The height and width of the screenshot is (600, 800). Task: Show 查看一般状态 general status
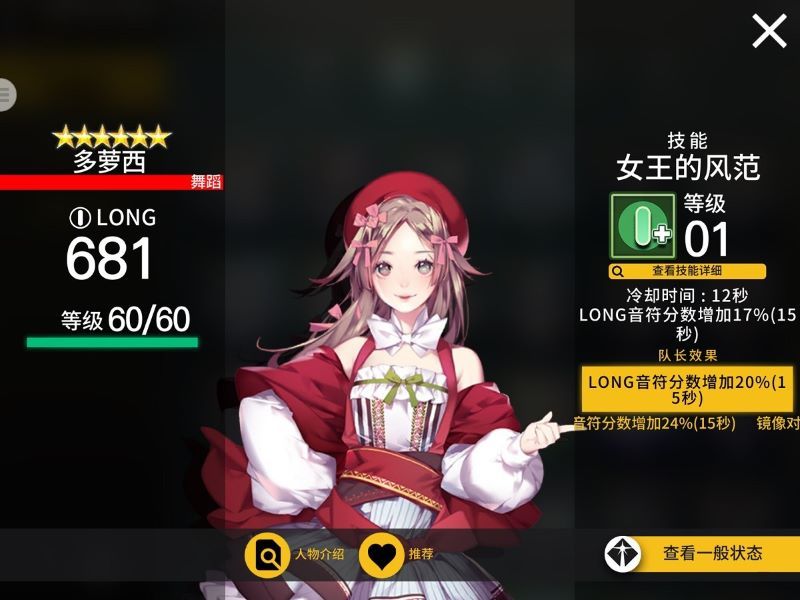[x=702, y=553]
